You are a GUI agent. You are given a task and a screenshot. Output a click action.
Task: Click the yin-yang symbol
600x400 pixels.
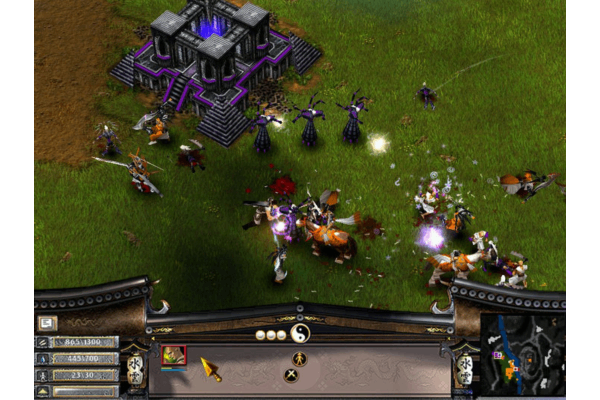pyautogui.click(x=299, y=333)
